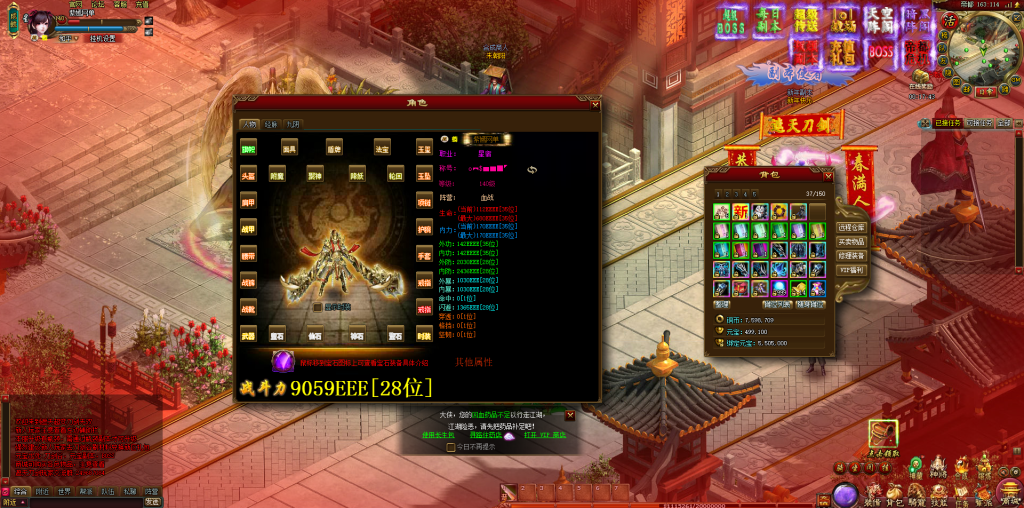1024x508 pixels.
Task: Open 其他属性 other attributes
Action: click(x=474, y=362)
